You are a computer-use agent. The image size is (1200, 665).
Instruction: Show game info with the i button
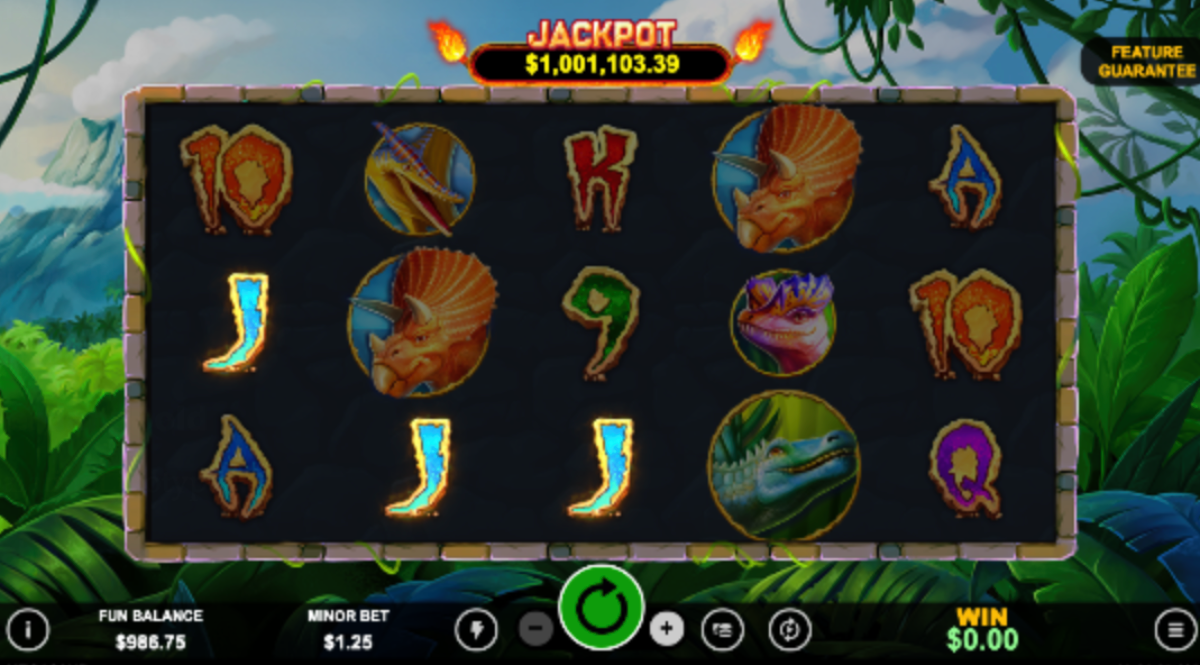(x=28, y=629)
